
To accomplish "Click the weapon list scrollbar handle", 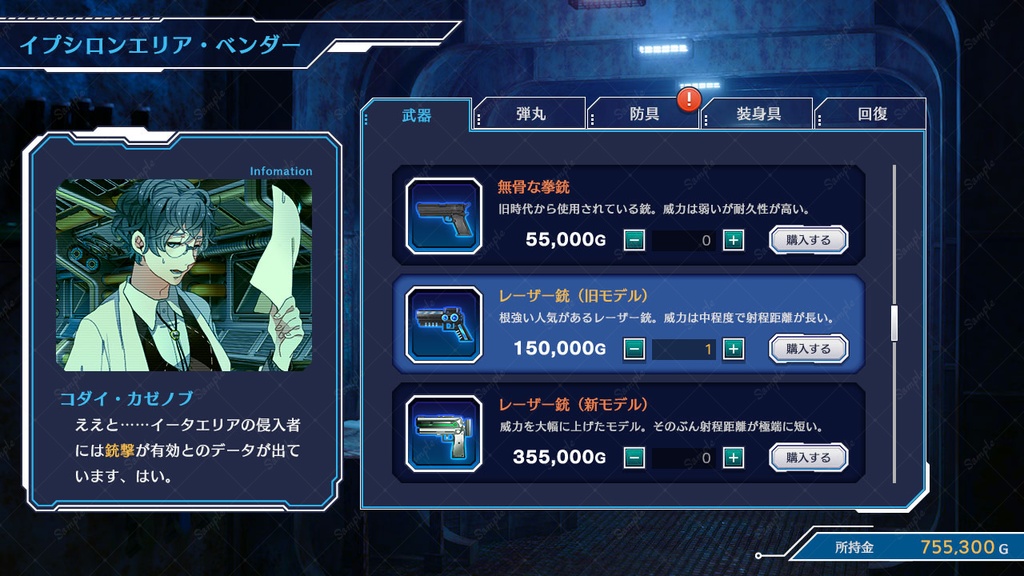I will click(x=893, y=322).
